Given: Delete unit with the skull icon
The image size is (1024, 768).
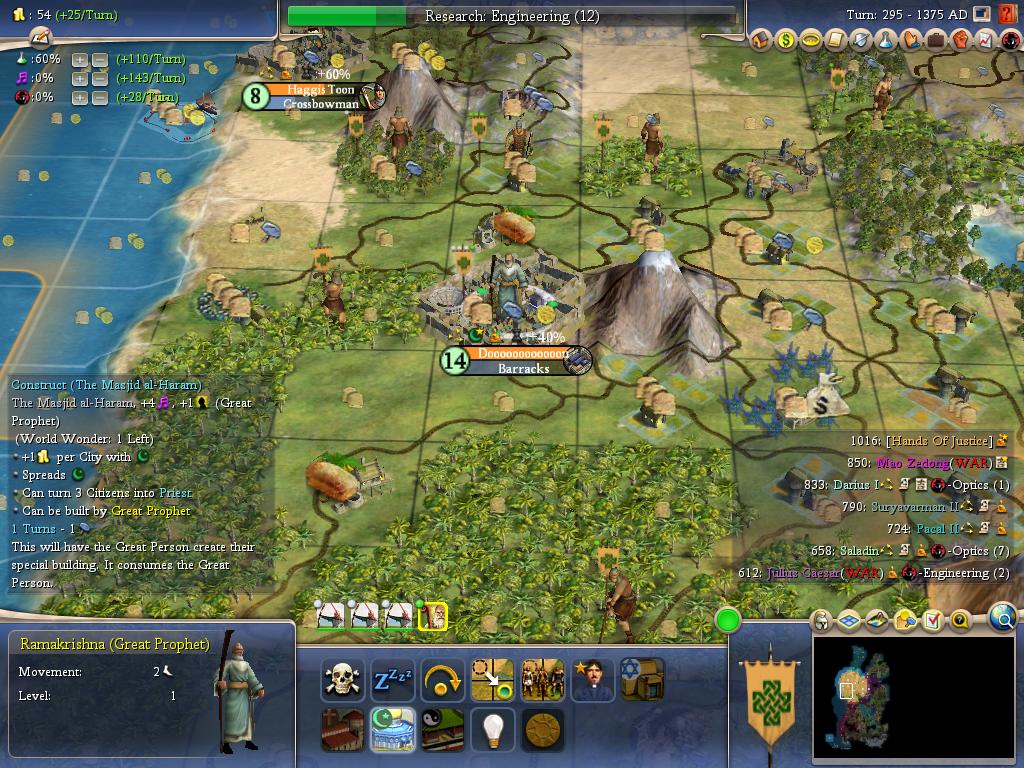Looking at the screenshot, I should pos(343,680).
